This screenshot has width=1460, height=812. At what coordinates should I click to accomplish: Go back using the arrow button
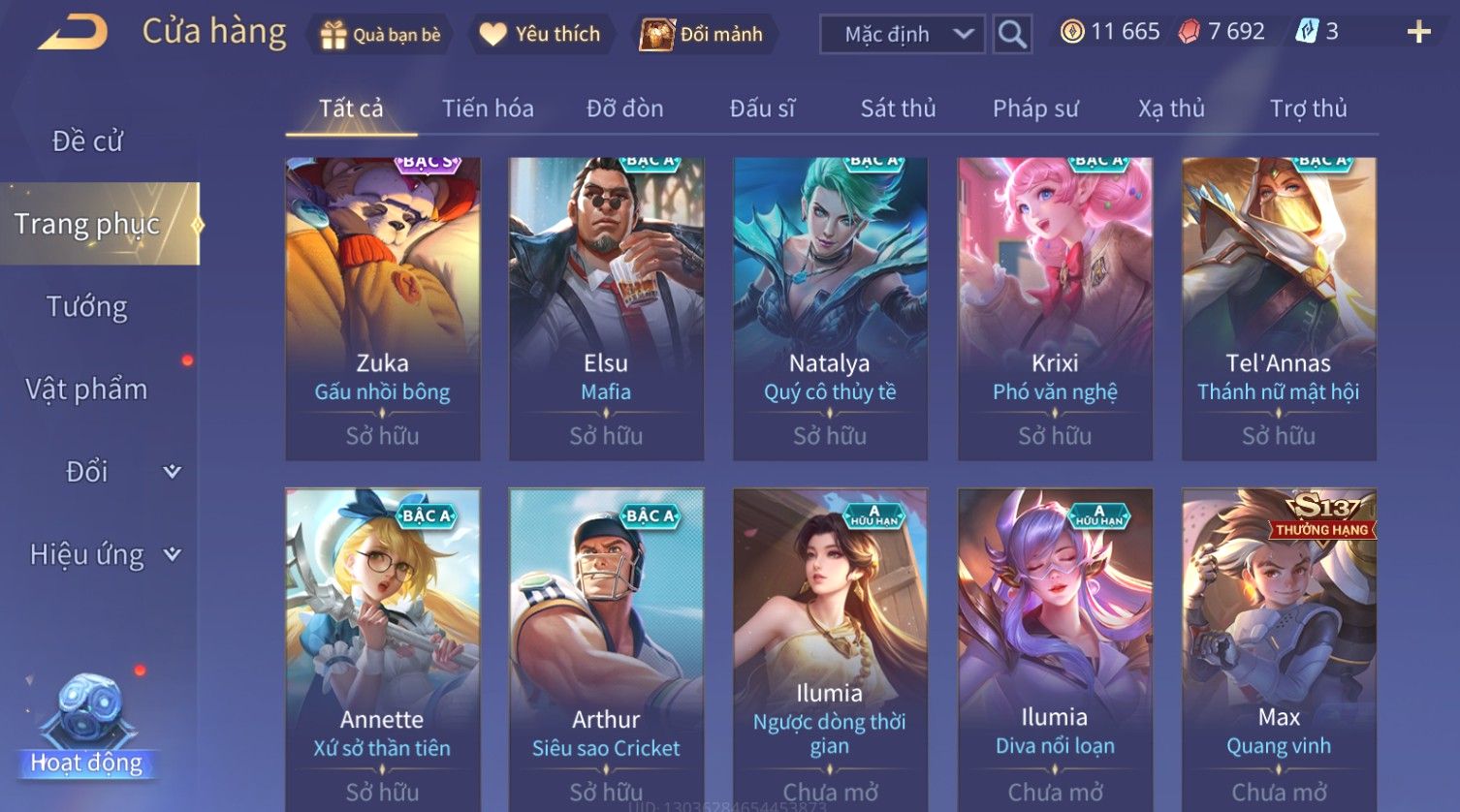[73, 34]
